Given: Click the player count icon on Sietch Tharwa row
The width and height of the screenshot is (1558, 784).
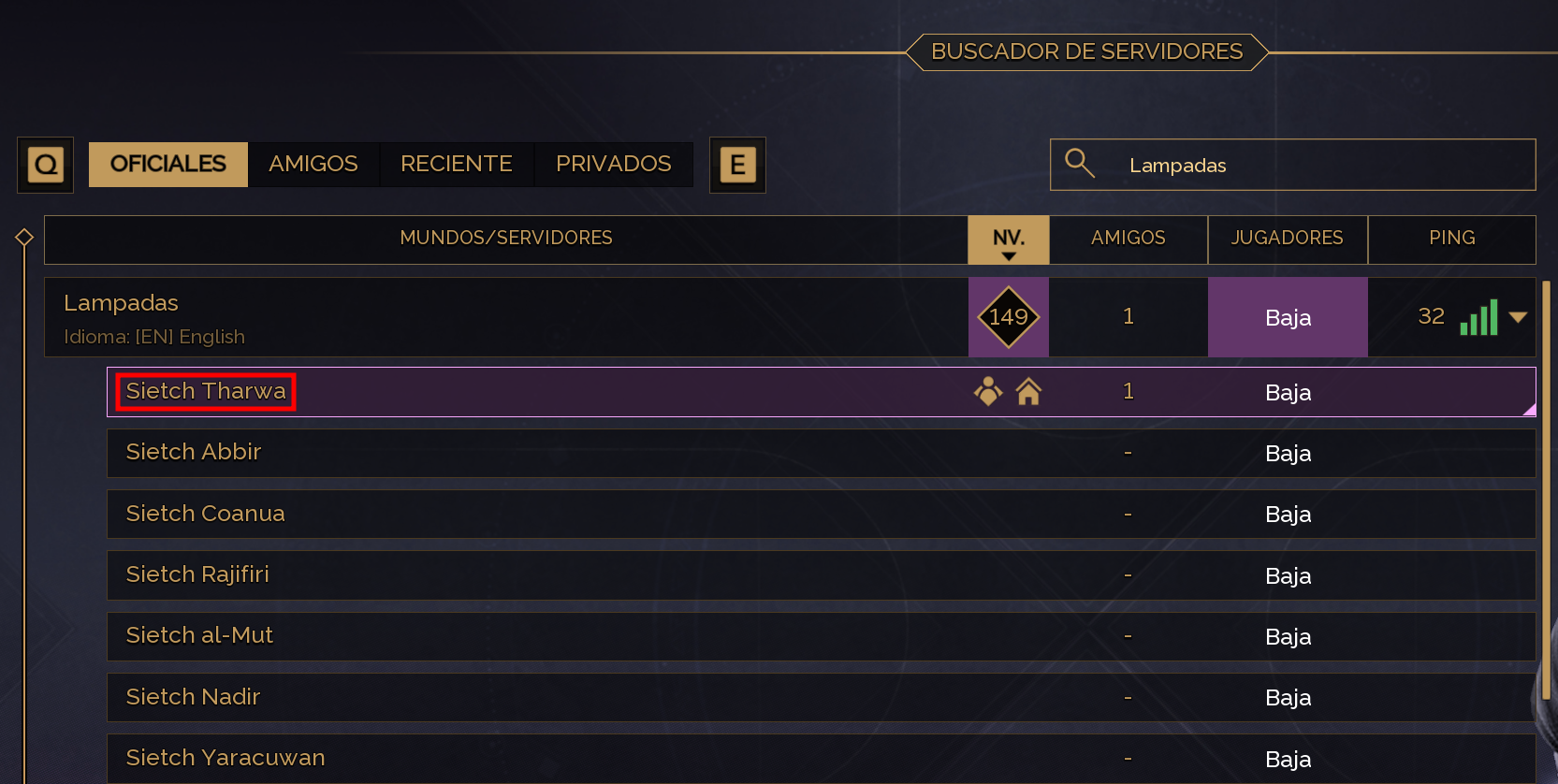Looking at the screenshot, I should [988, 392].
